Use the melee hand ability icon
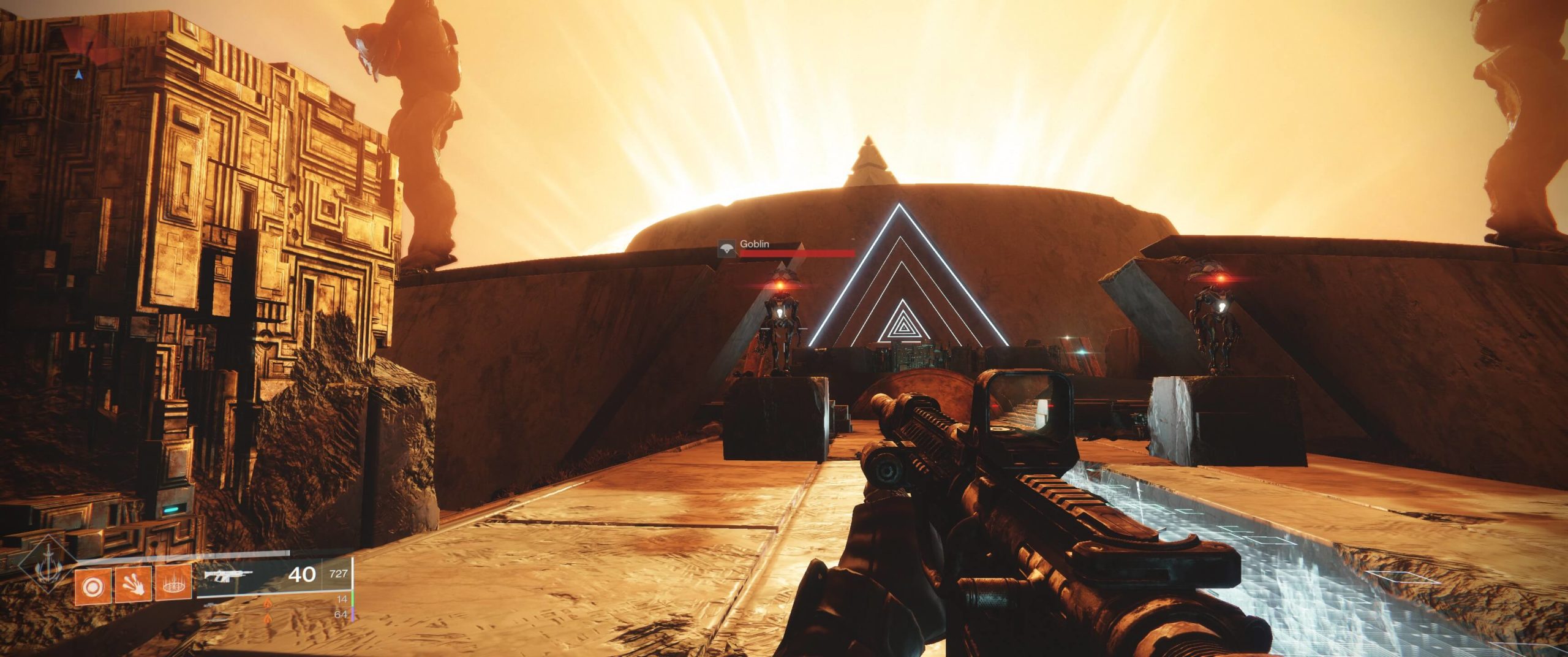The height and width of the screenshot is (657, 1568). (x=133, y=587)
